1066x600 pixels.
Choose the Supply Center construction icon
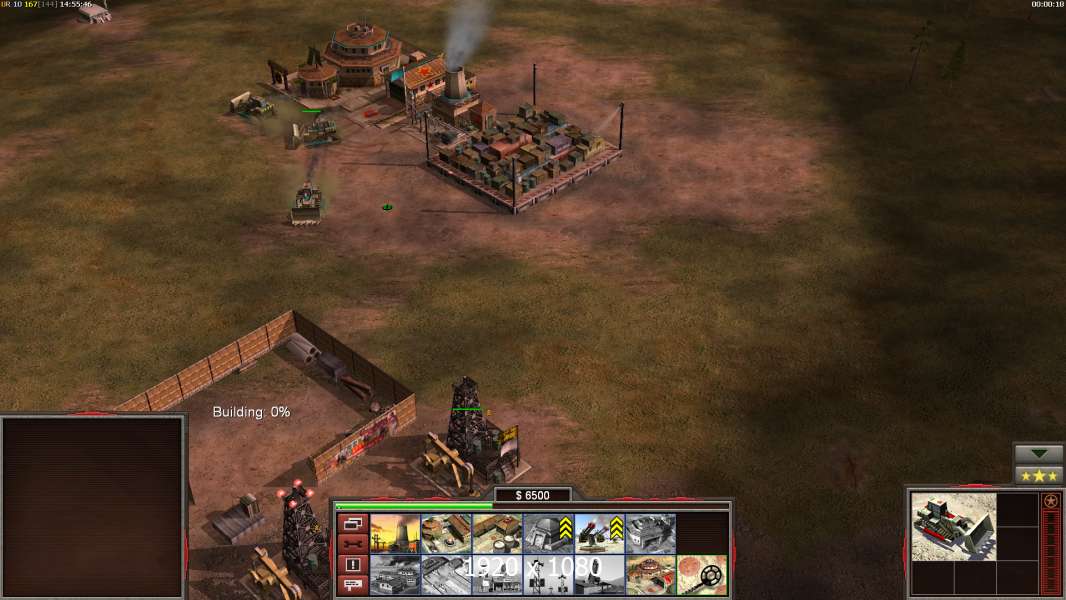tap(497, 533)
